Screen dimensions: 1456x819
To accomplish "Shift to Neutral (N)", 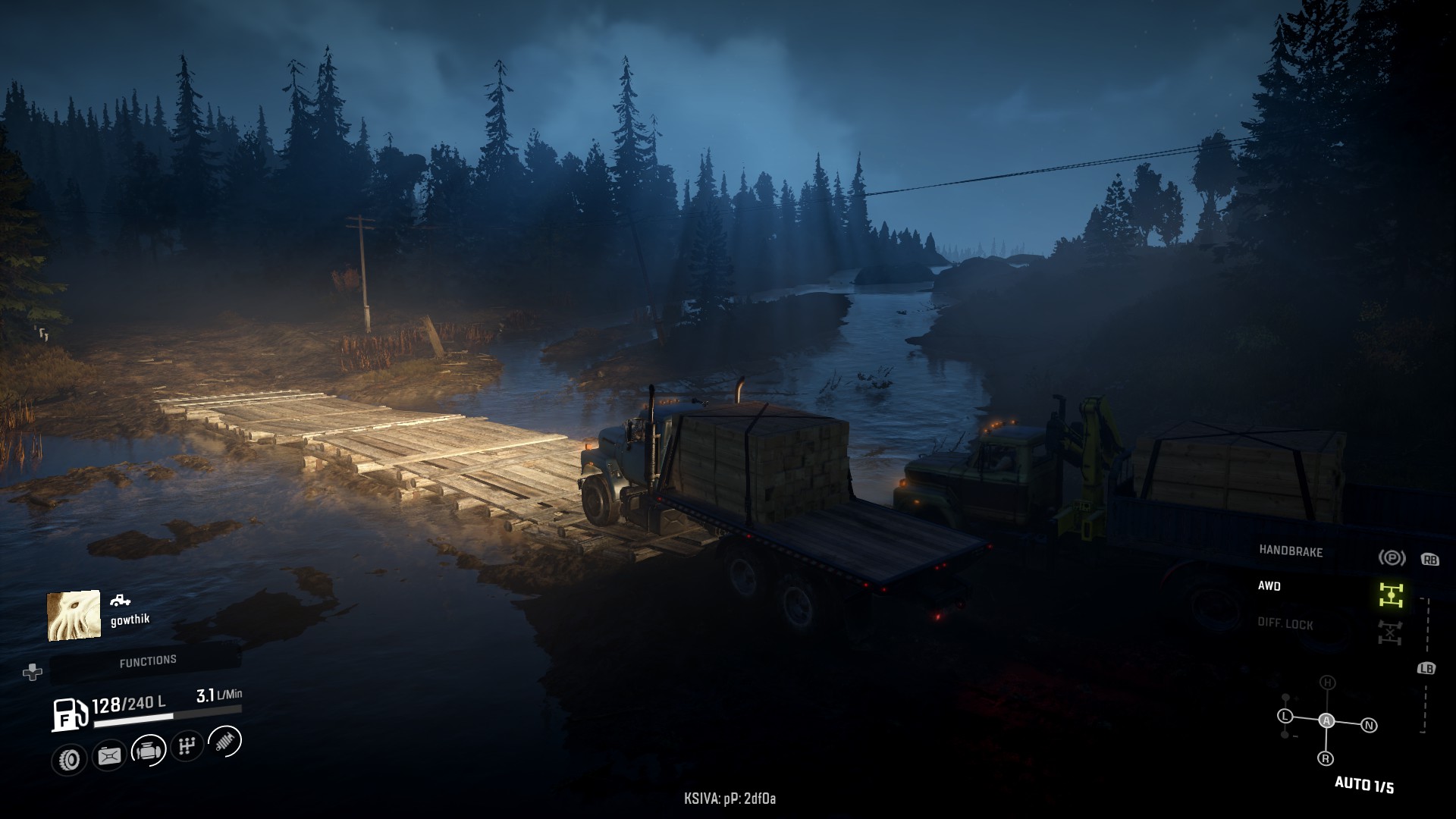I will click(1369, 726).
